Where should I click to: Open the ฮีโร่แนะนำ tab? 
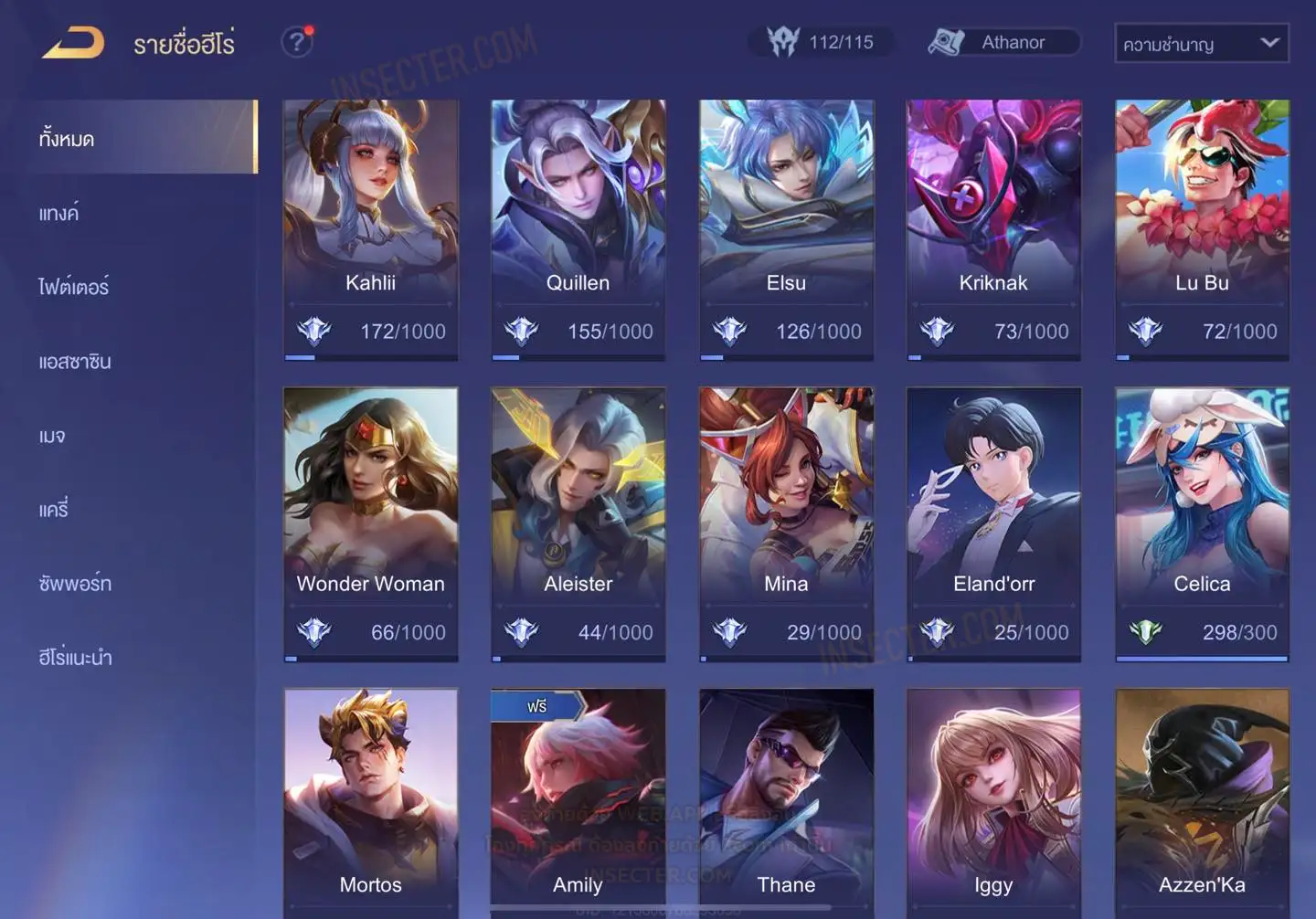[75, 658]
